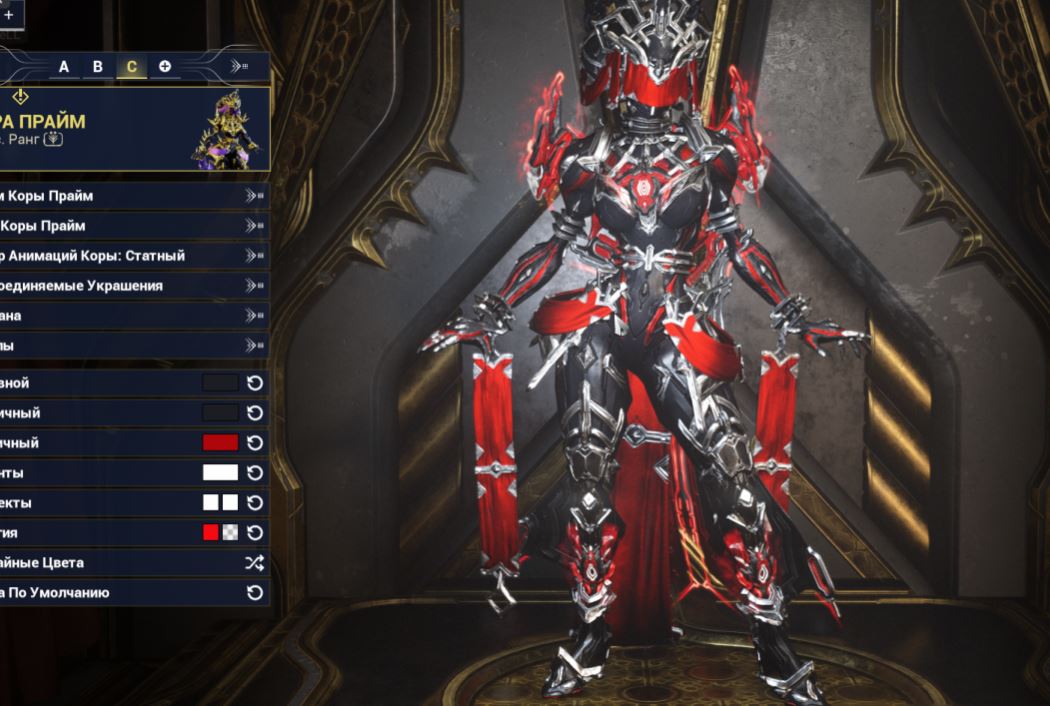The image size is (1050, 706).
Task: Select the wide white accents color swatch
Action: click(x=220, y=473)
